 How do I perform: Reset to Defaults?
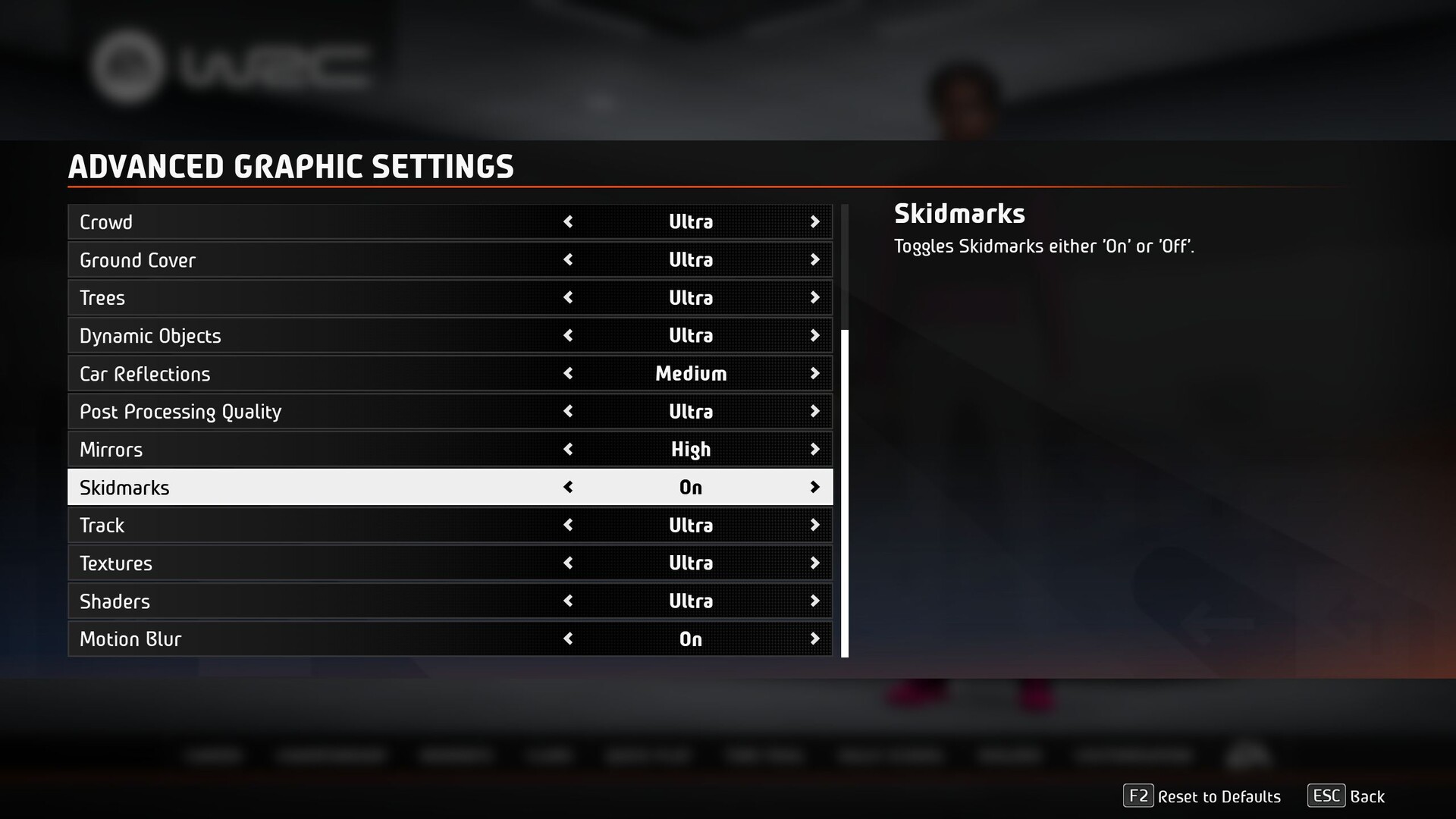pos(1202,796)
